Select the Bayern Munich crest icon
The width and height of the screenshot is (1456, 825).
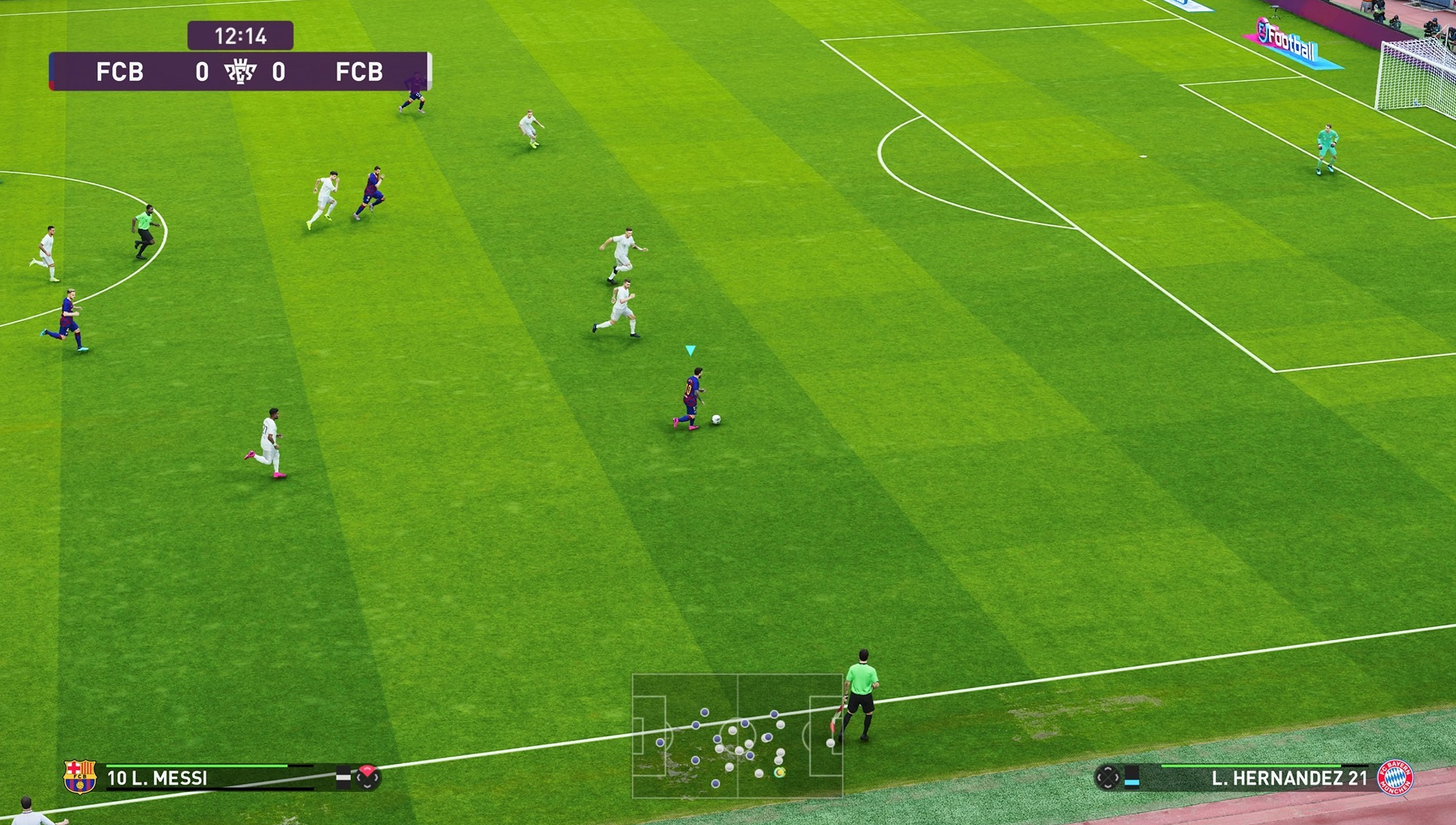[x=1395, y=778]
